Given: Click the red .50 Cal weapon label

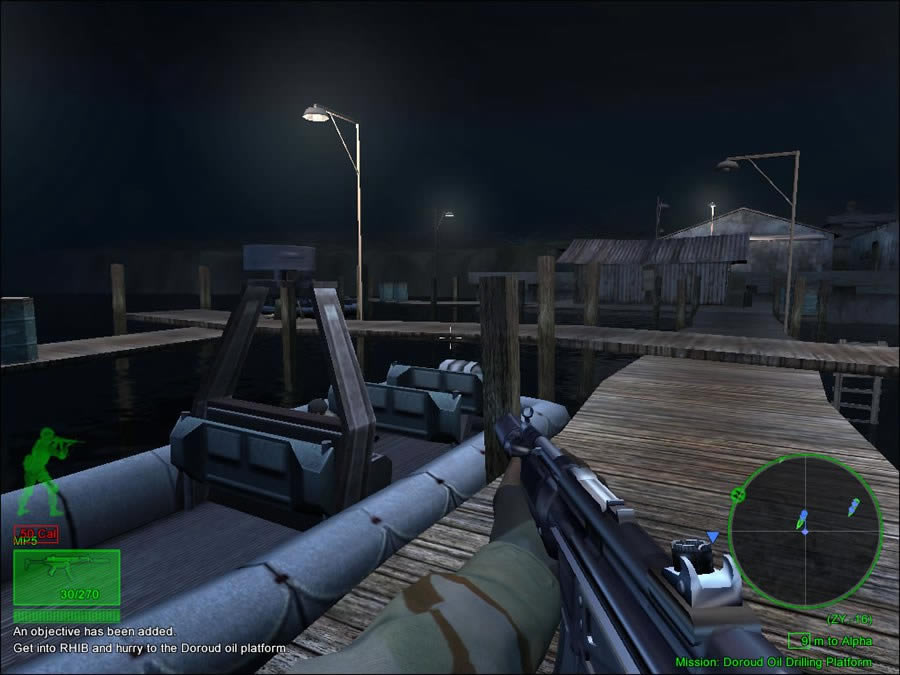Looking at the screenshot, I should tap(36, 533).
